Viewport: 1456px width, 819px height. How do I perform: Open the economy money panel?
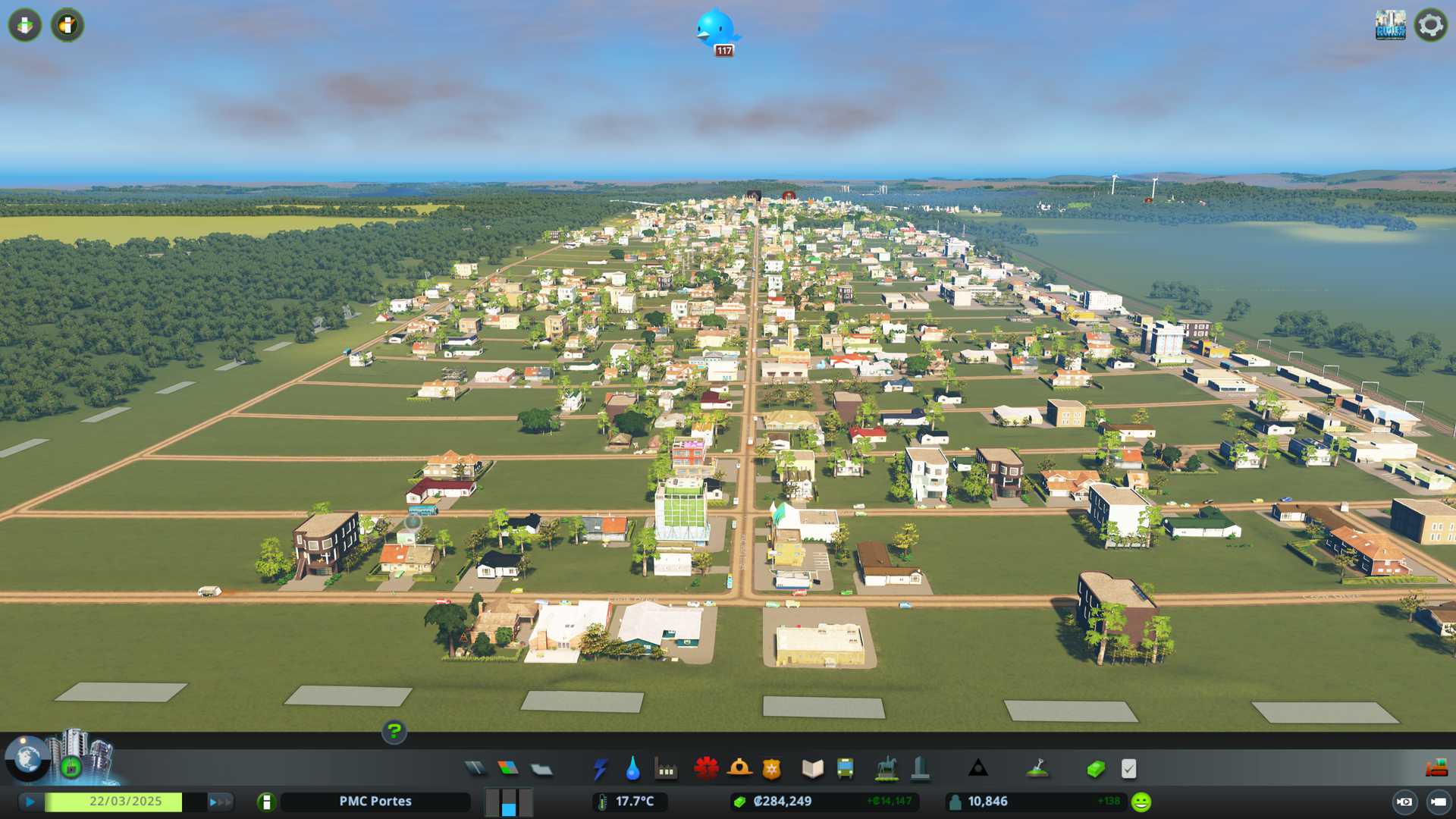(1096, 769)
